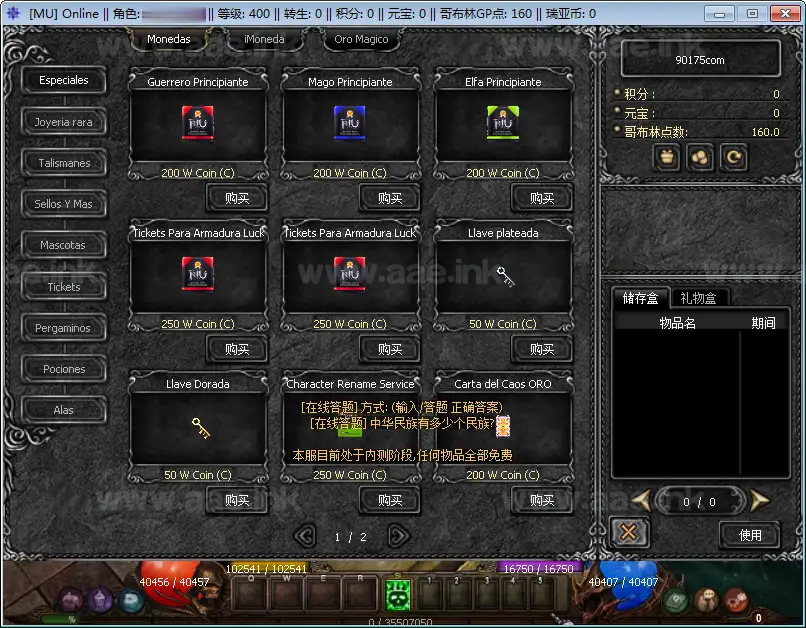Purchase the Llave plateada key
The image size is (806, 628).
[541, 349]
